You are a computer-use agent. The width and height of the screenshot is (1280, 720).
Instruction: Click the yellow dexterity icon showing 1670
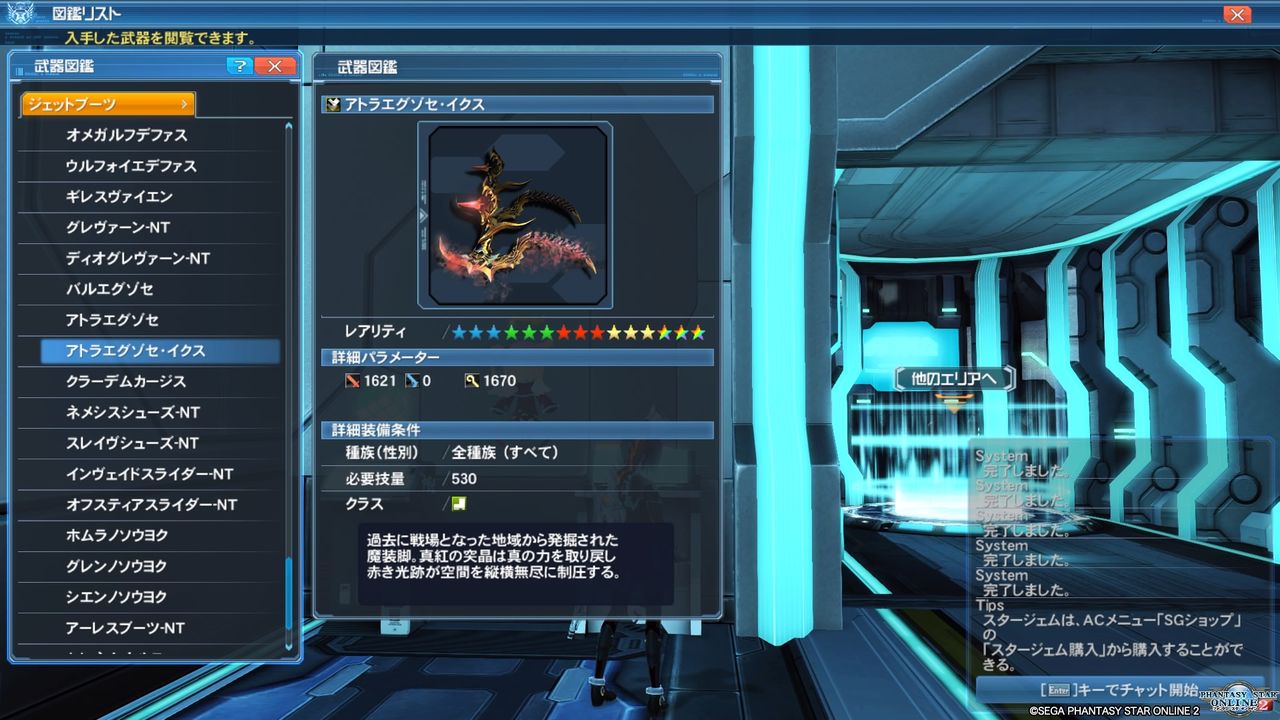pos(474,380)
